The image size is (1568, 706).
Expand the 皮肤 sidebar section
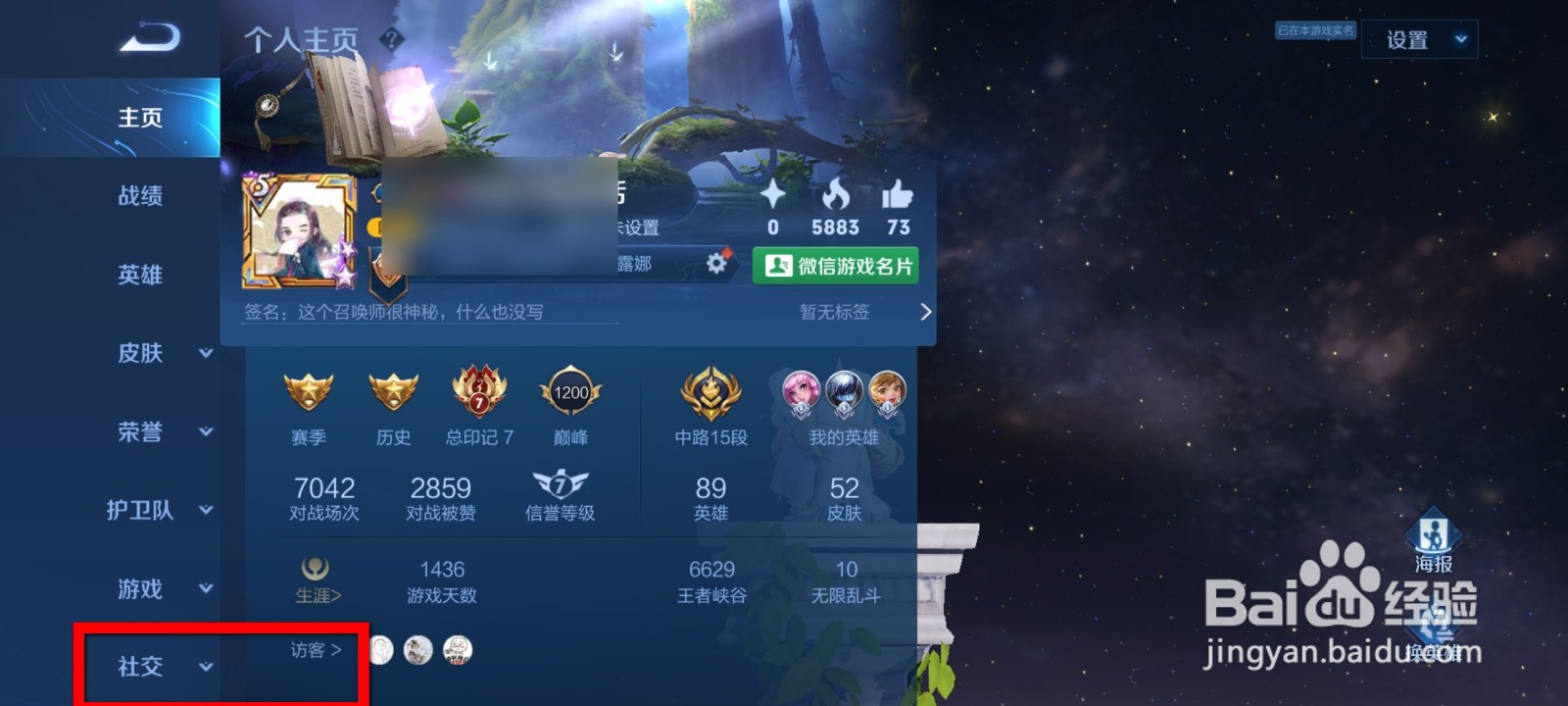(137, 354)
